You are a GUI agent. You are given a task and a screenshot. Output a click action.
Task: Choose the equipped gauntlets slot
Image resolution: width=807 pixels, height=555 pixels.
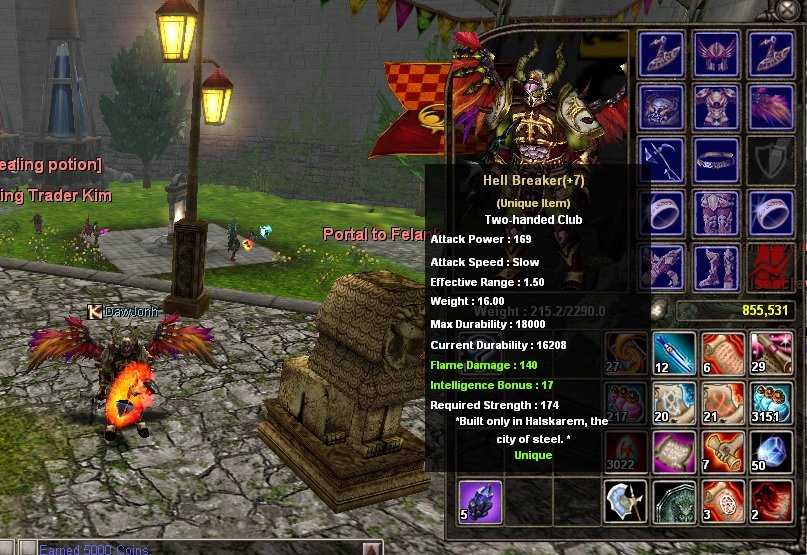661,267
